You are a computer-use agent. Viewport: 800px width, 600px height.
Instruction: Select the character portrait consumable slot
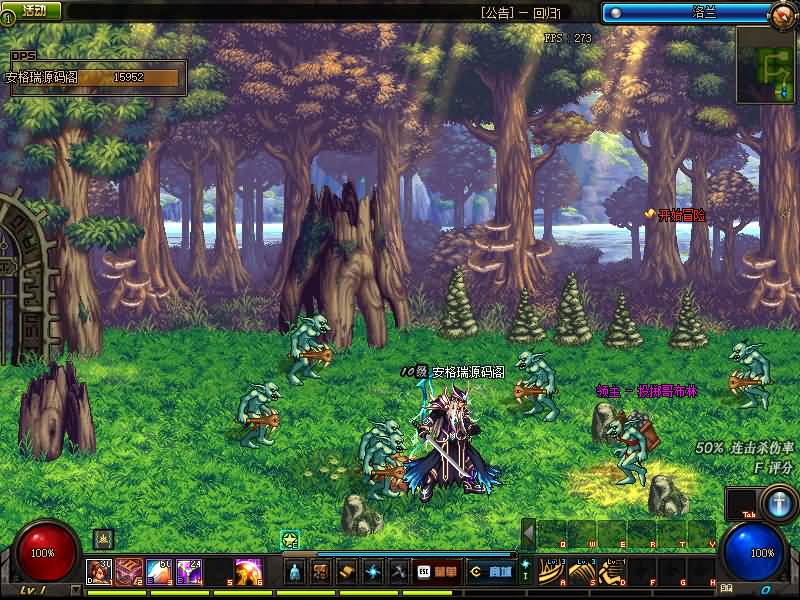click(100, 572)
